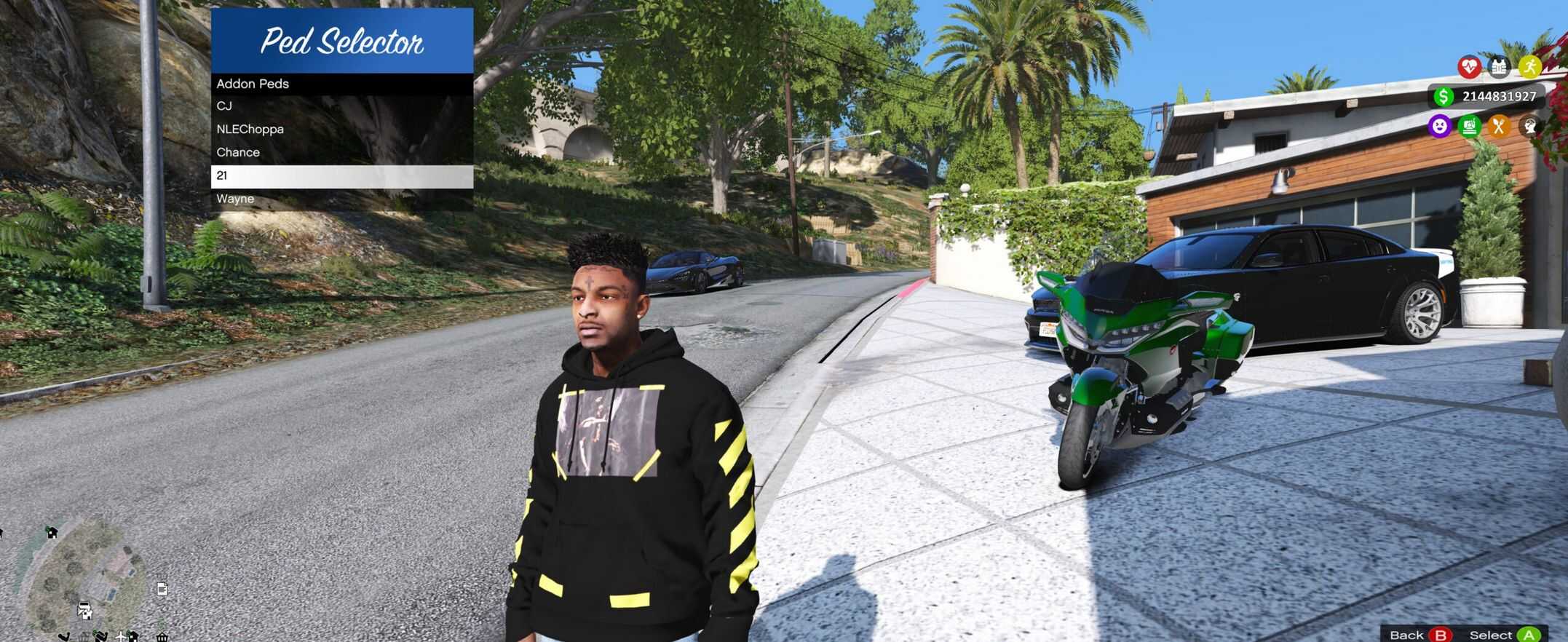Screen dimensions: 1568x642
Task: Click the yellow running stamina icon
Action: (x=1529, y=68)
